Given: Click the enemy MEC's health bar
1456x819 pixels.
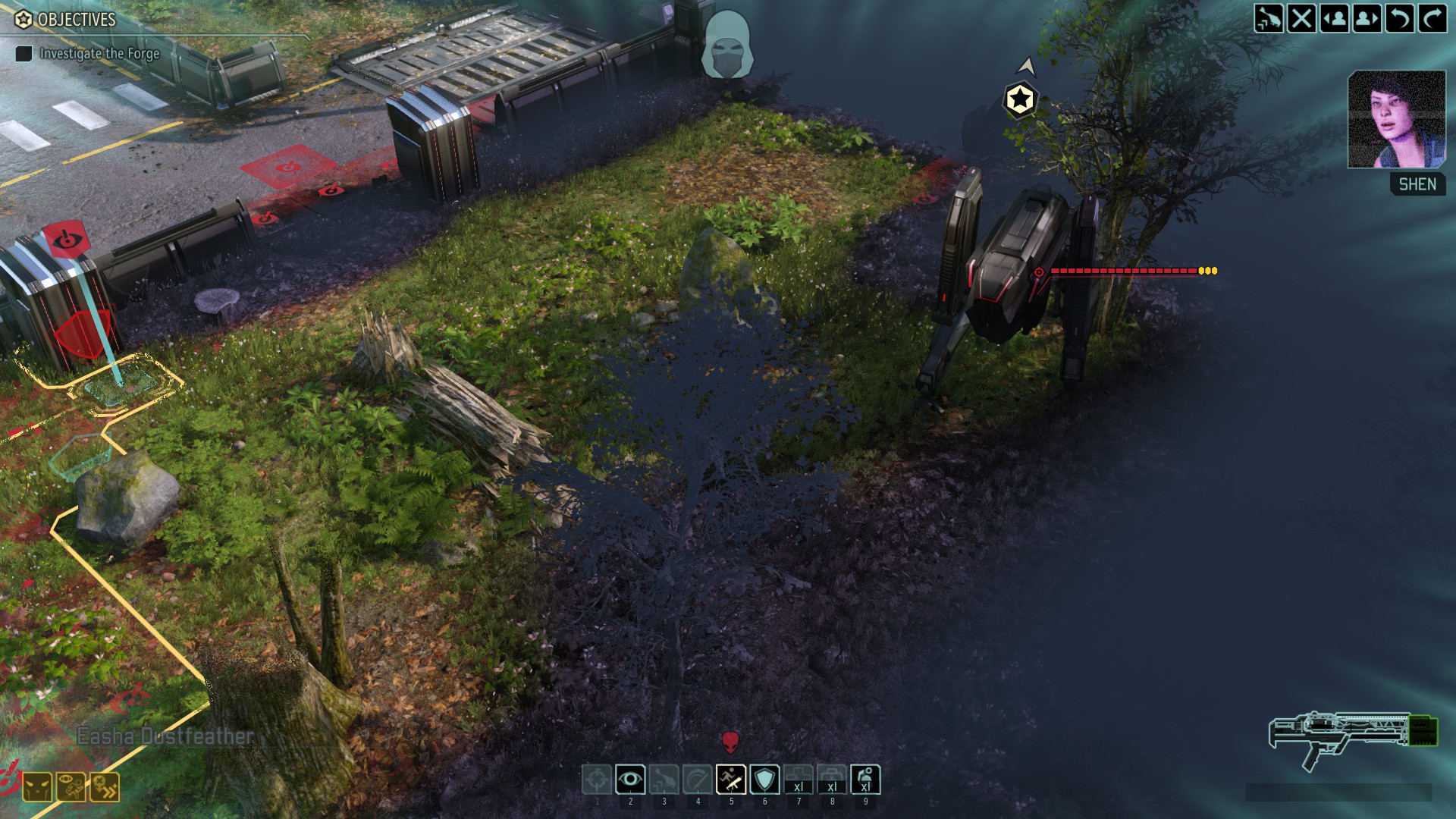Looking at the screenshot, I should click(x=1122, y=269).
